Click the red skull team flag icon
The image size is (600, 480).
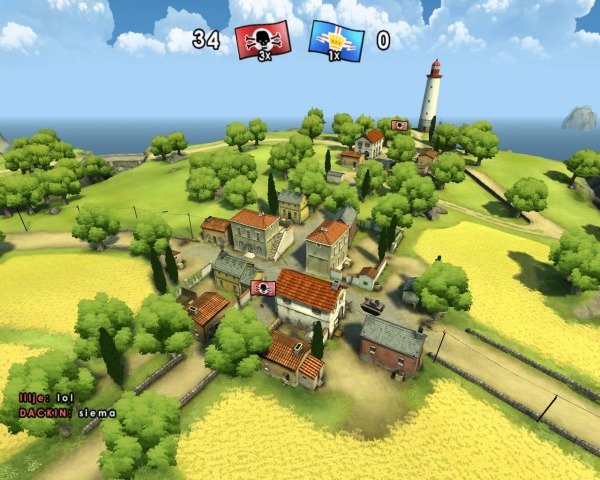click(263, 40)
